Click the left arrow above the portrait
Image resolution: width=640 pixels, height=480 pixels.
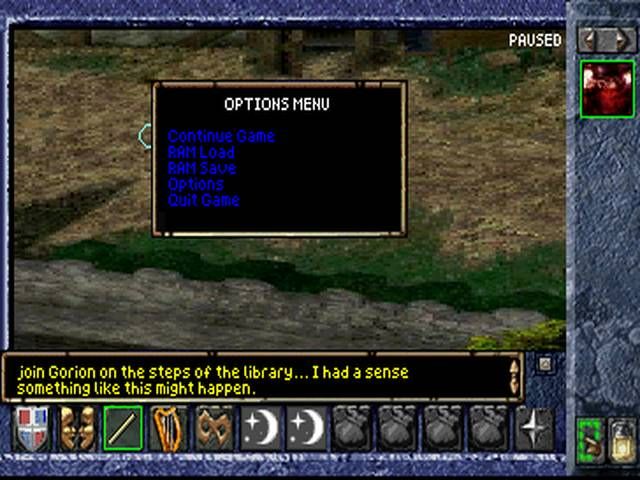(590, 40)
